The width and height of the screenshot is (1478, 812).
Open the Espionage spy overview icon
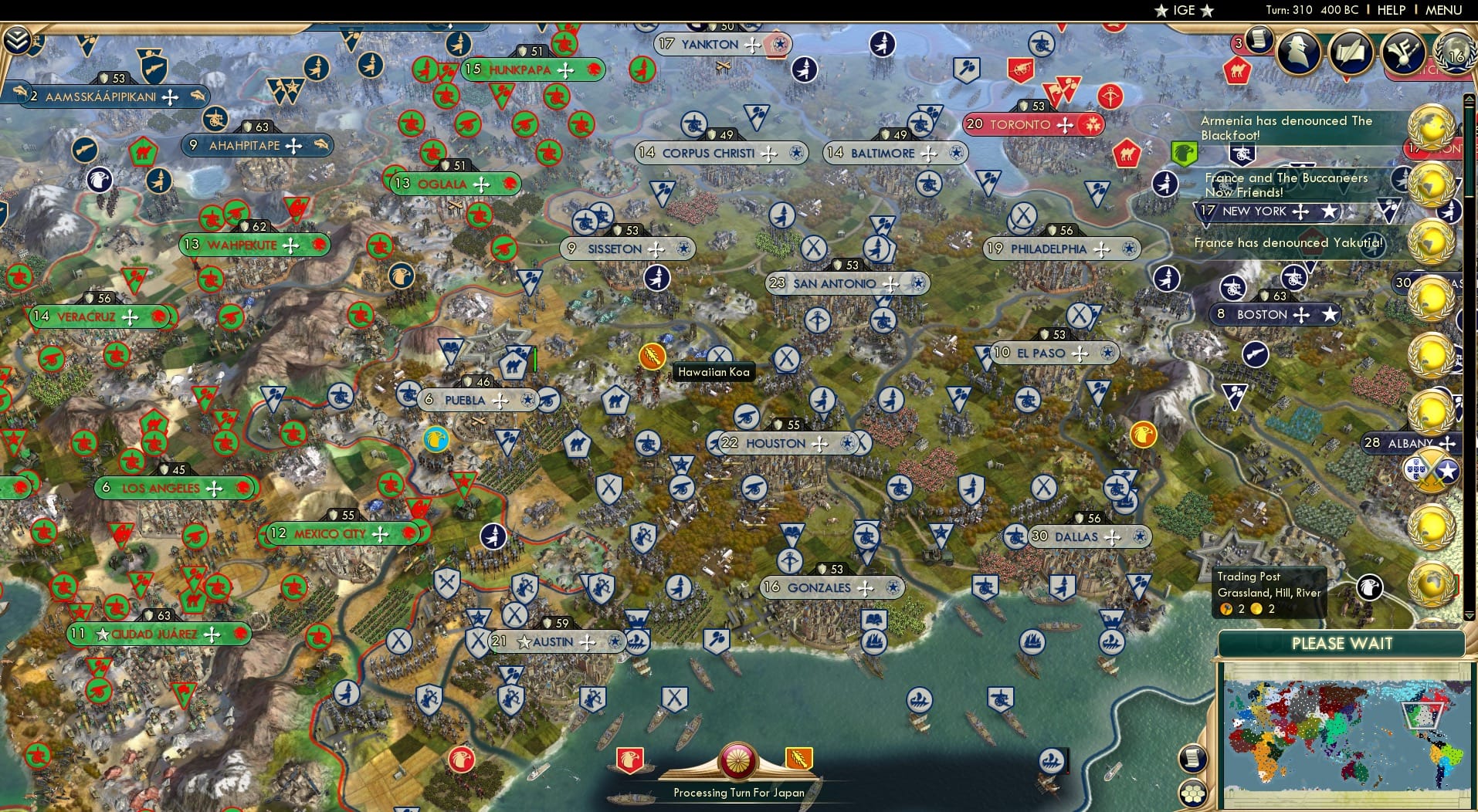coord(1296,52)
